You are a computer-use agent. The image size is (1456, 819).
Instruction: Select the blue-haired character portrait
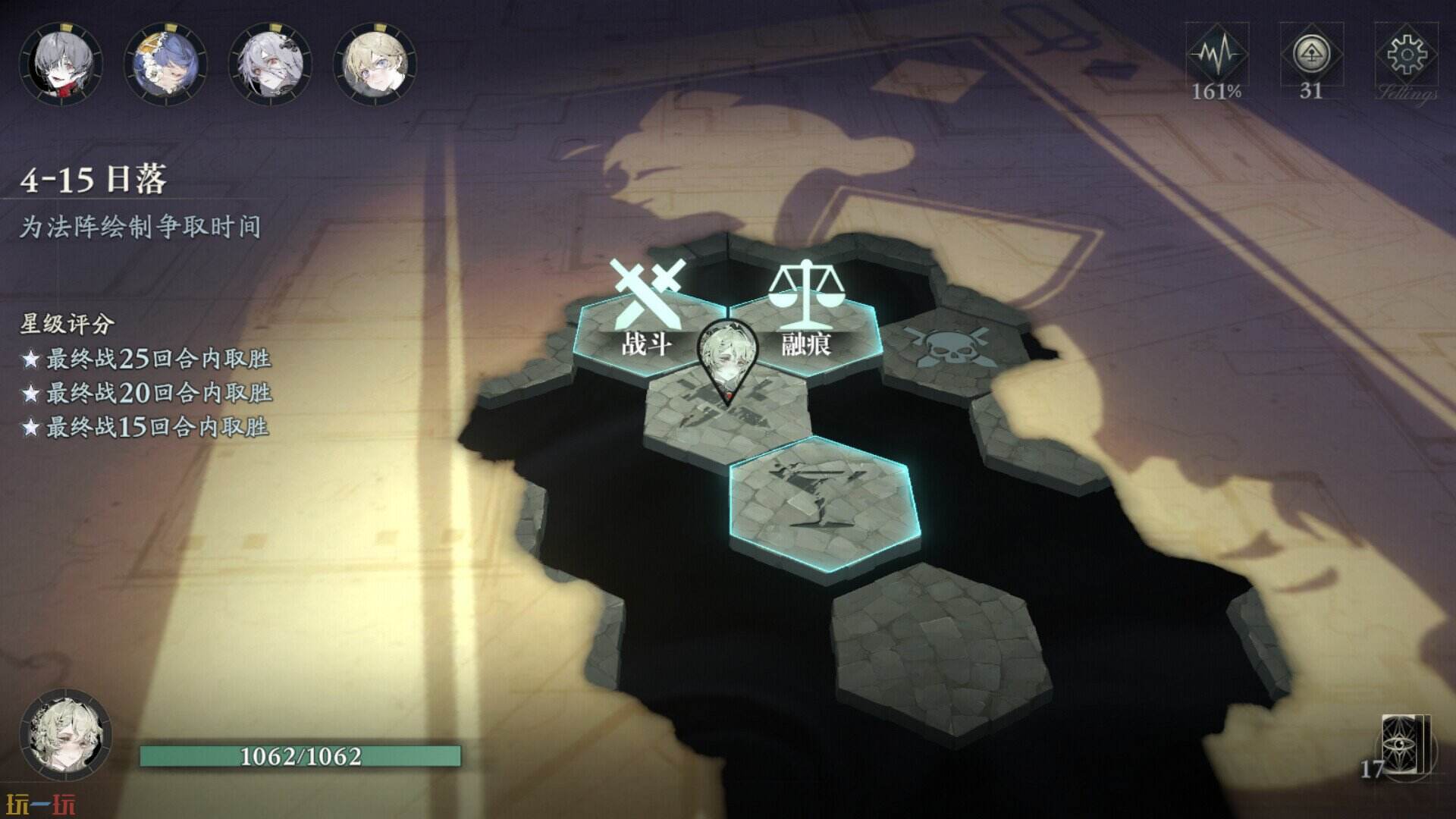pyautogui.click(x=165, y=62)
